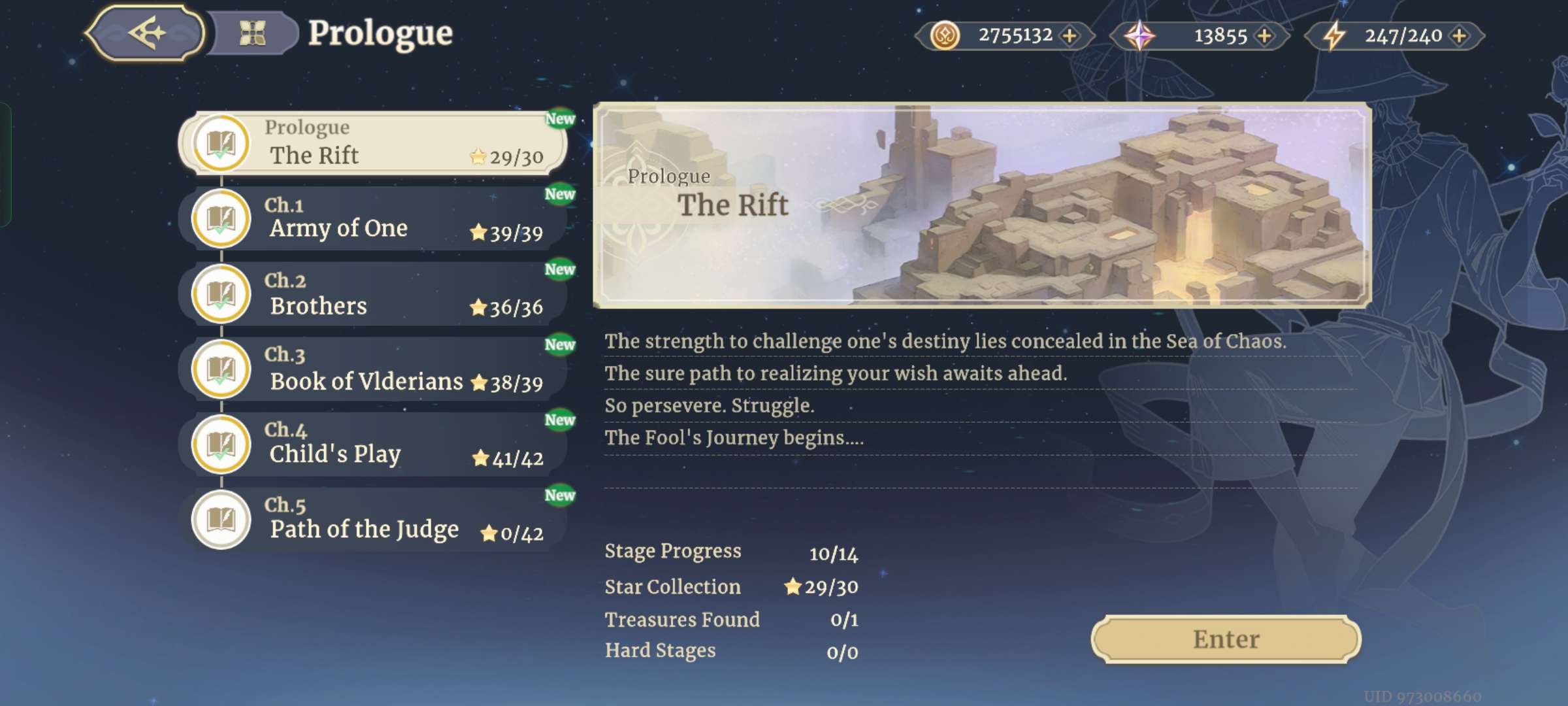Screen dimensions: 1568x706
Task: Select Ch.5 Path of the Judge
Action: 372,519
